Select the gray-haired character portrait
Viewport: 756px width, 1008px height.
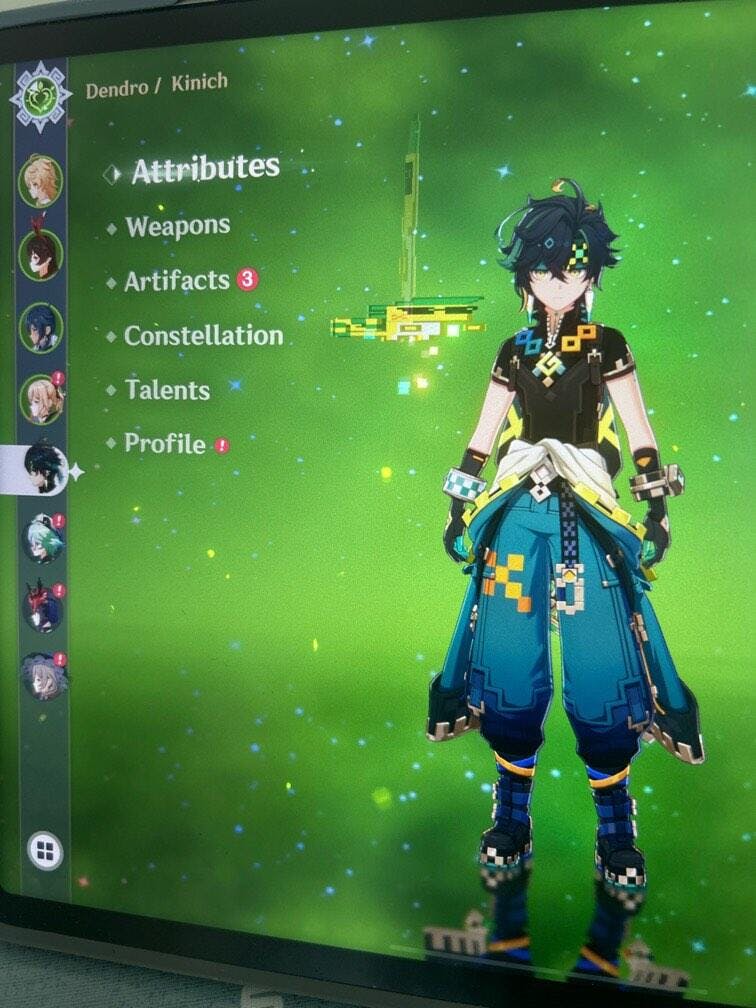tap(44, 677)
